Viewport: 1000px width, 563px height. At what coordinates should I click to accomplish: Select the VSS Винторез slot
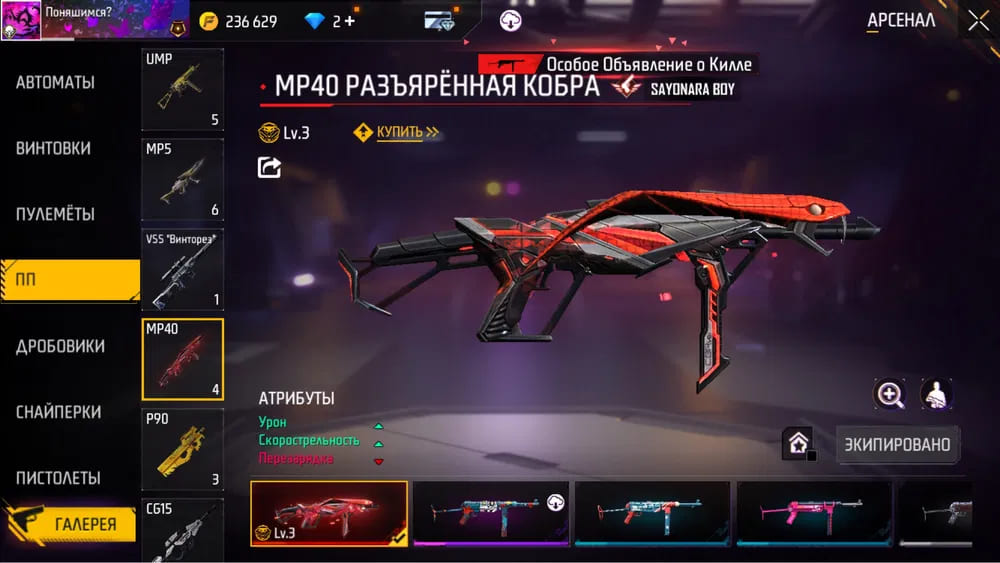click(182, 269)
